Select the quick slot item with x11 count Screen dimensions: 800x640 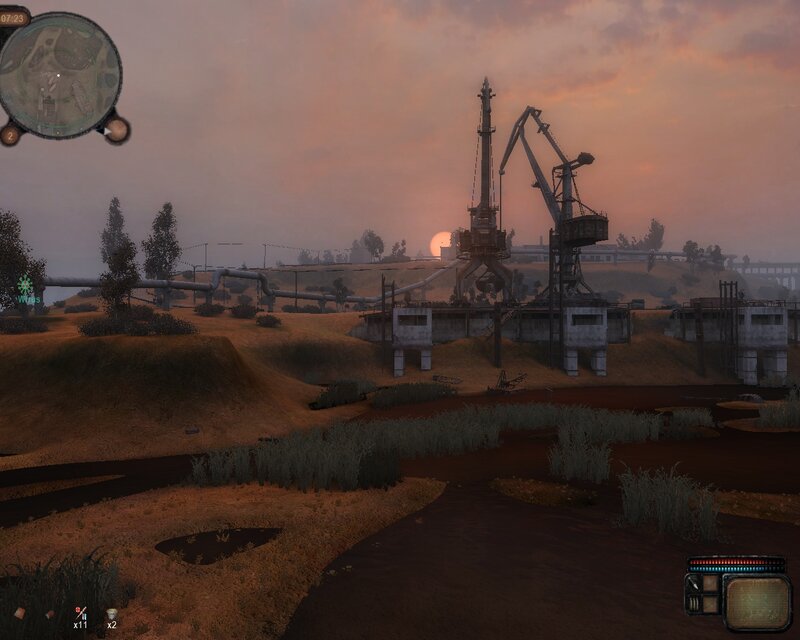coord(81,612)
